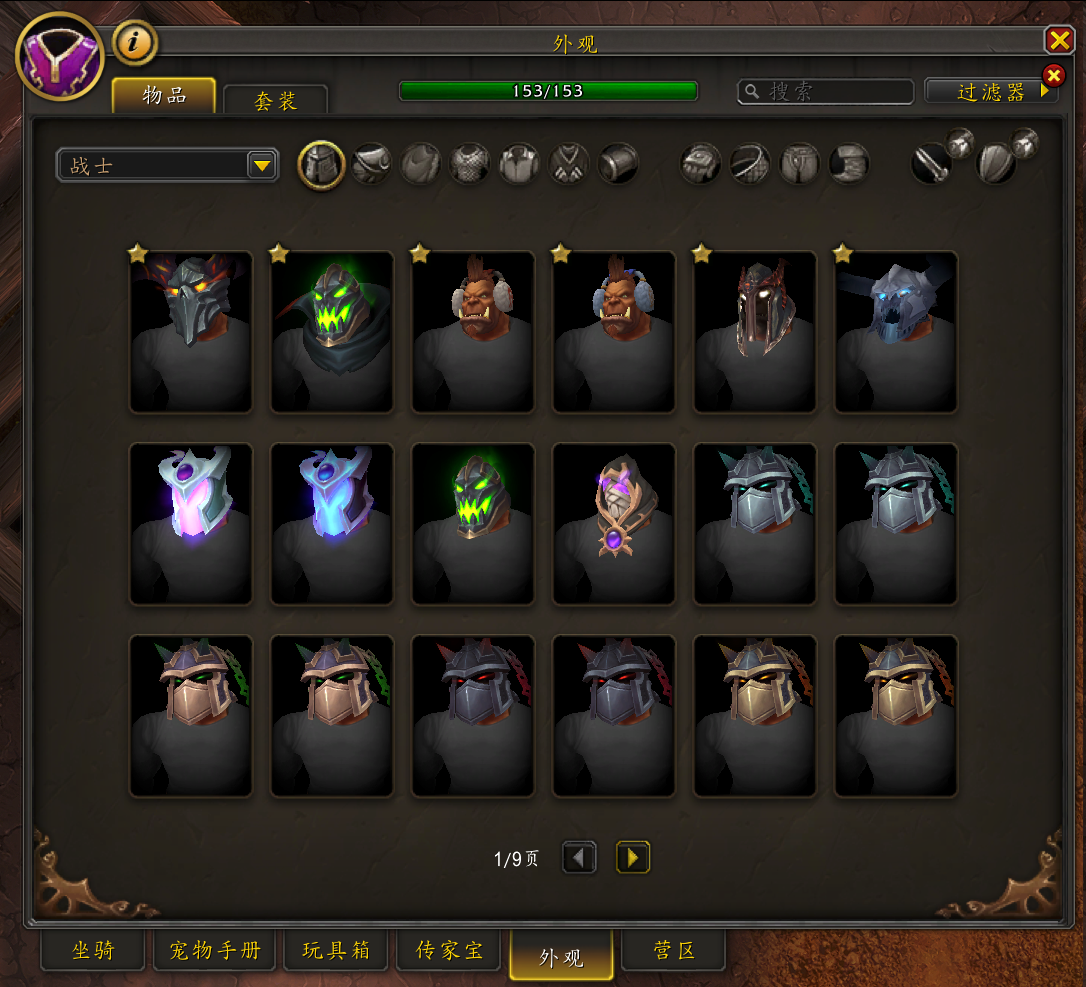
Task: Open the 坐骑 mounts tab
Action: [93, 951]
